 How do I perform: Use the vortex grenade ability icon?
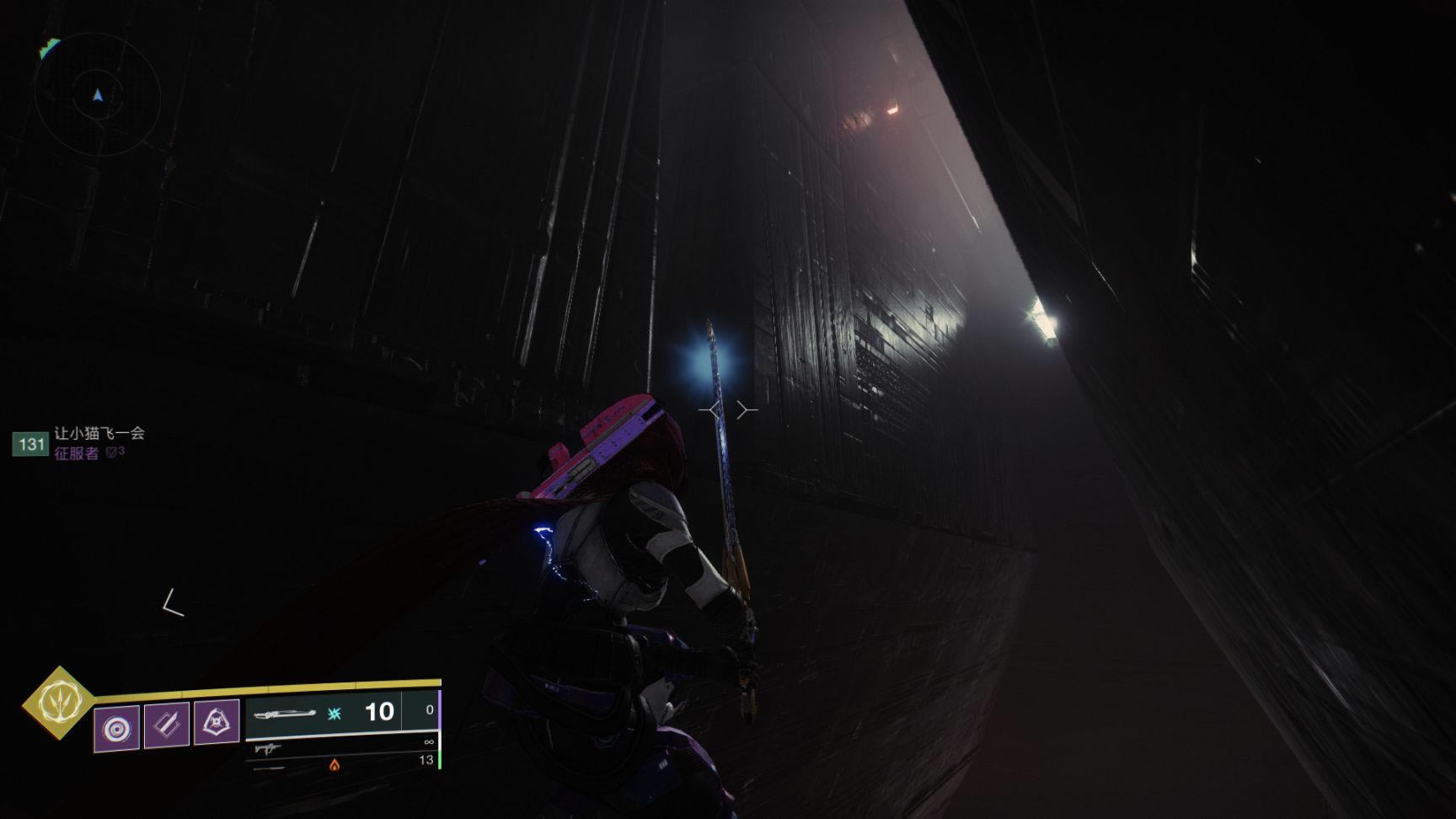pyautogui.click(x=116, y=727)
